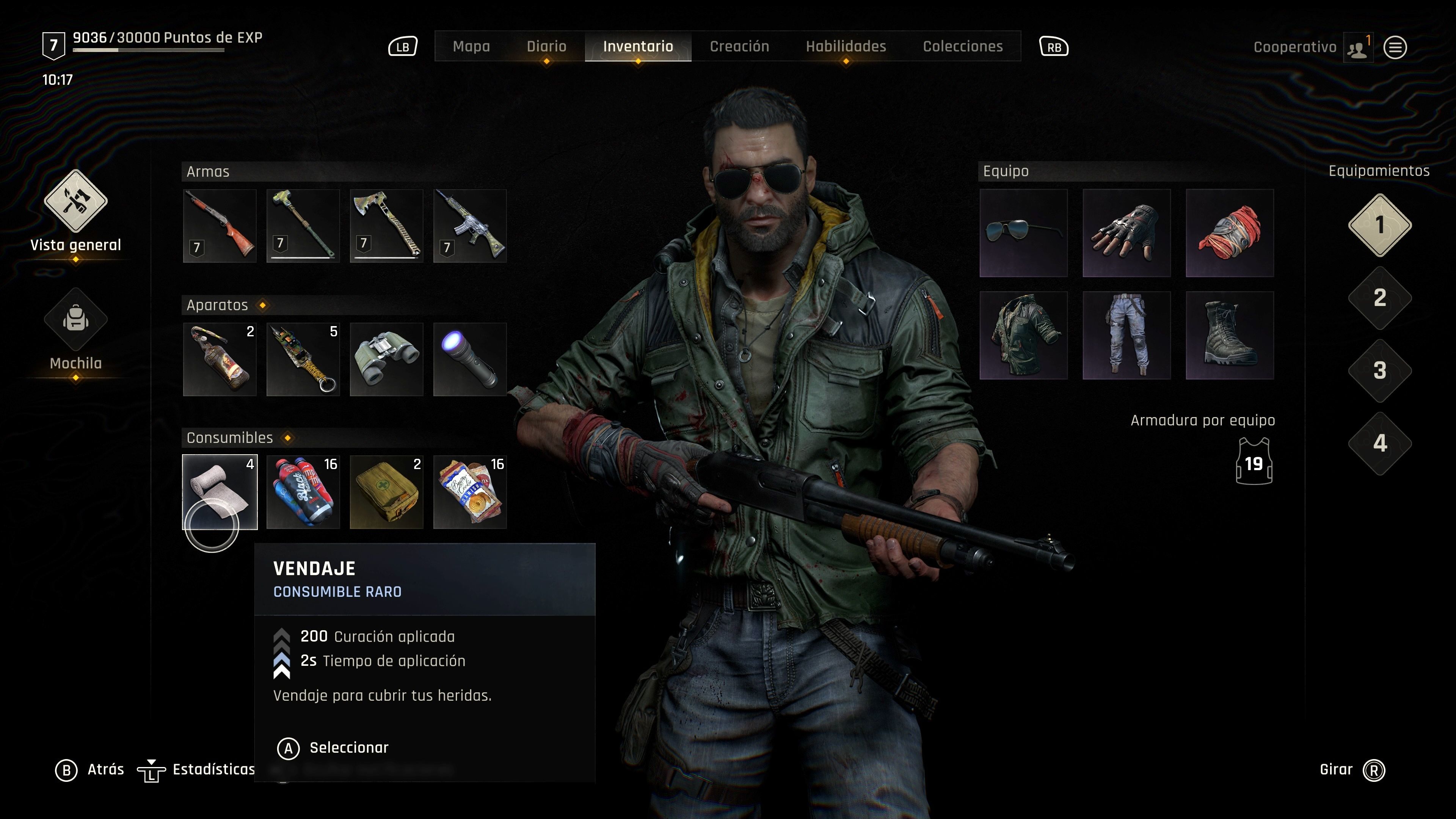
Task: Select the shotgun in the Armas section
Action: [219, 225]
